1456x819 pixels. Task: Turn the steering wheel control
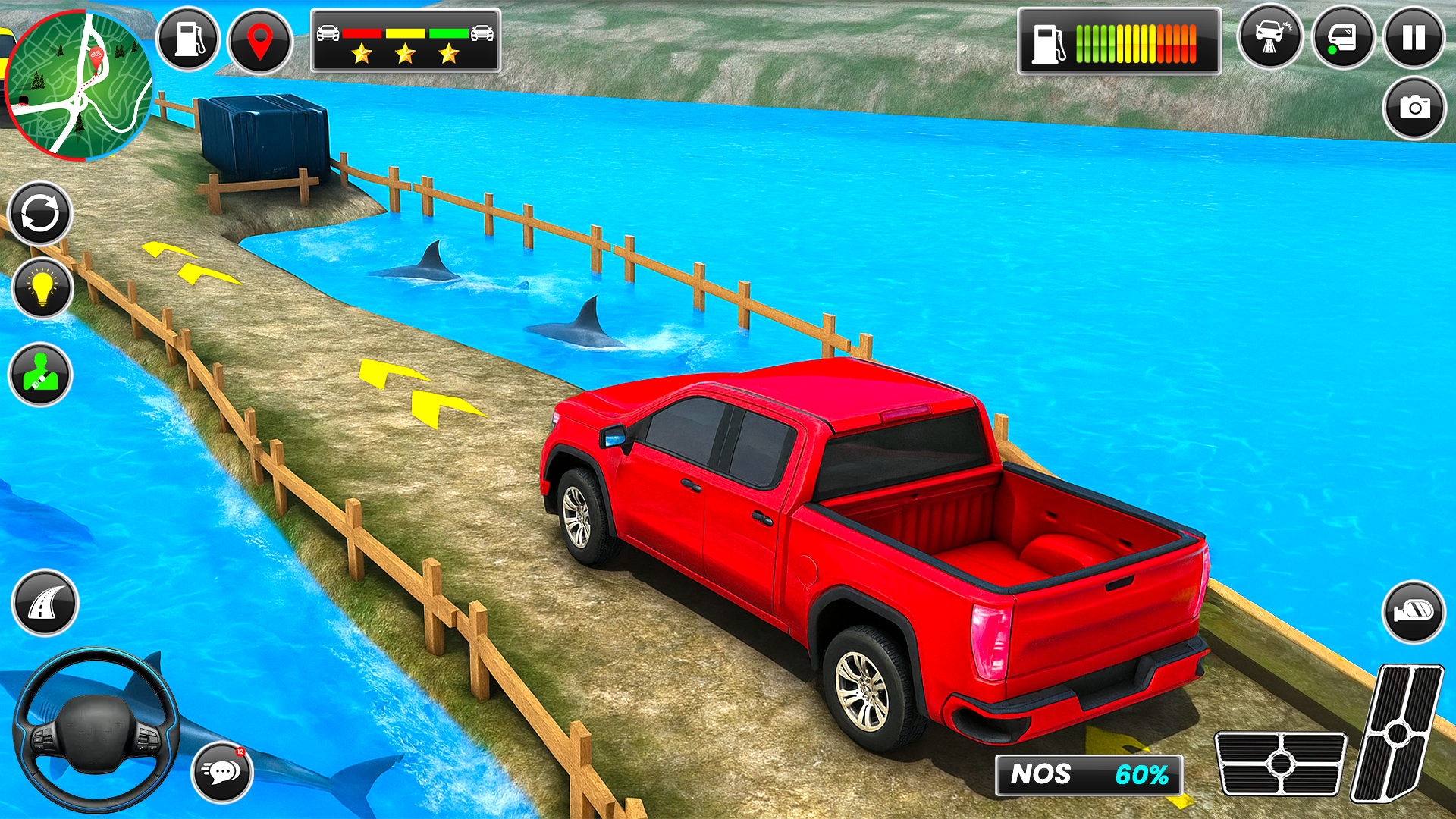click(x=96, y=730)
